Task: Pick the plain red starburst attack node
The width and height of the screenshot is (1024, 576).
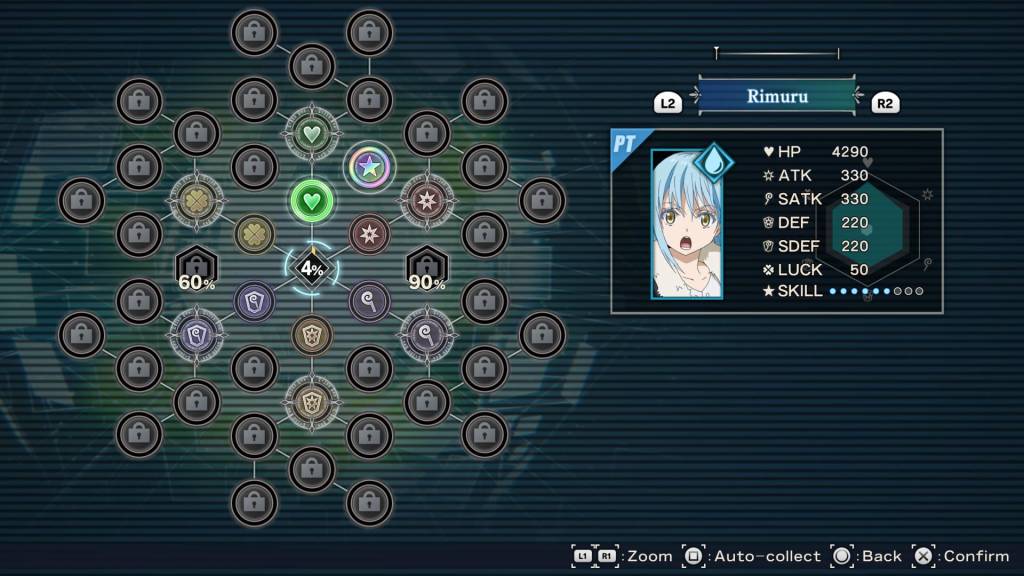Action: tap(369, 234)
